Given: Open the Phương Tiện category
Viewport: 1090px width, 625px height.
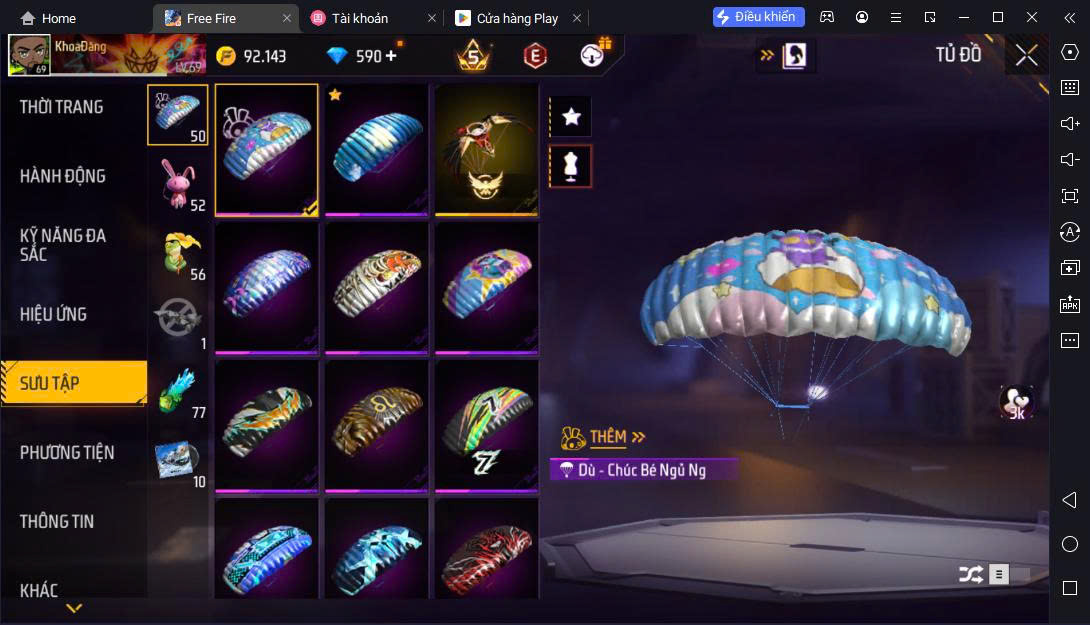Looking at the screenshot, I should [x=67, y=452].
